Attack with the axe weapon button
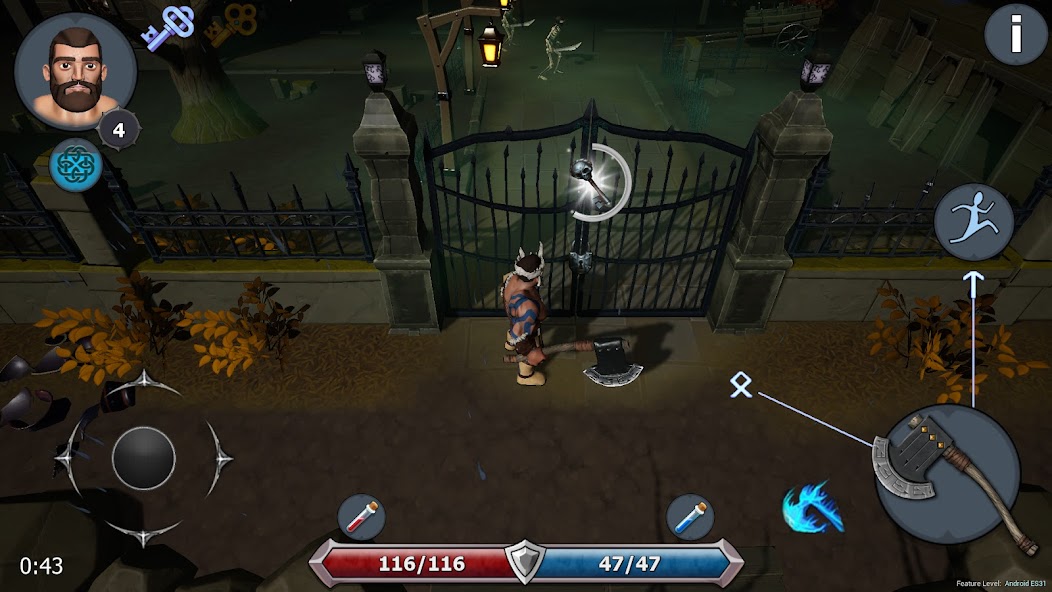 [946, 476]
